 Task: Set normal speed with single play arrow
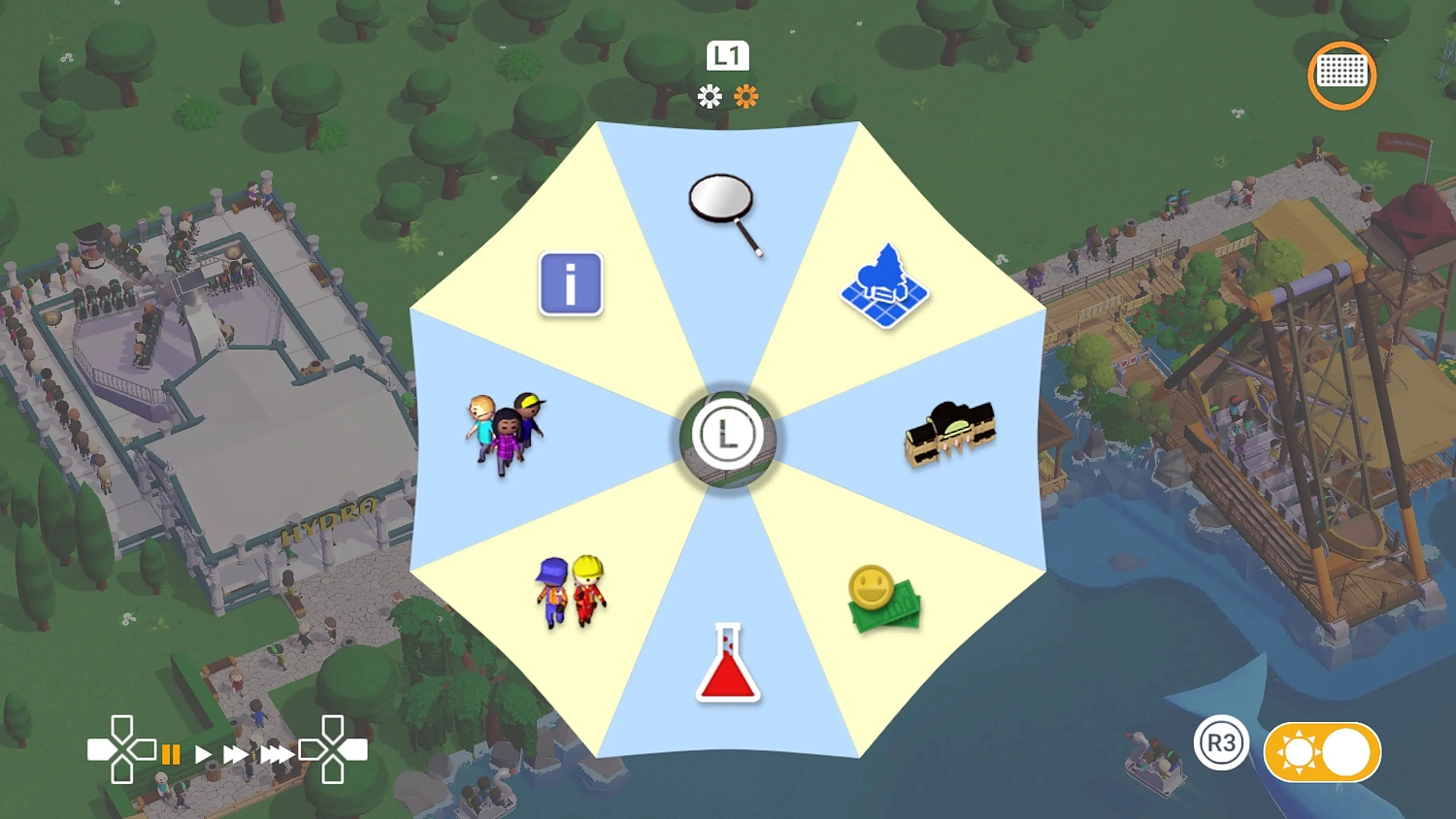[203, 753]
